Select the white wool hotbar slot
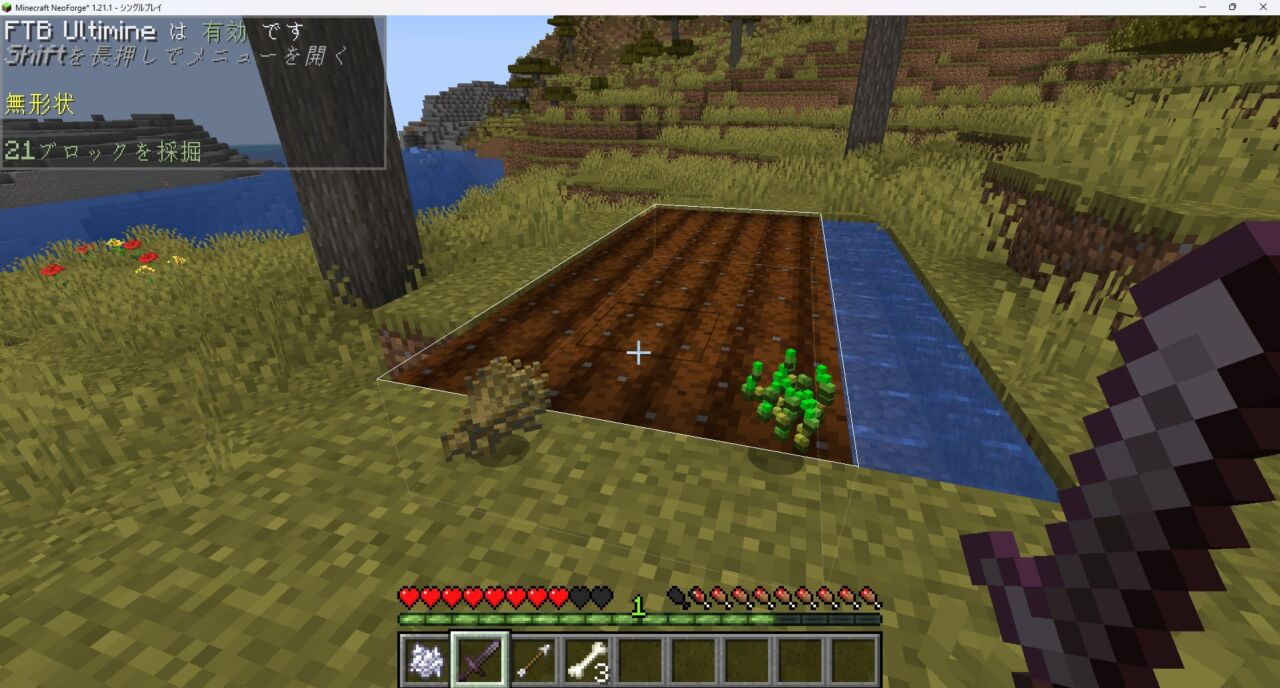 pyautogui.click(x=426, y=660)
